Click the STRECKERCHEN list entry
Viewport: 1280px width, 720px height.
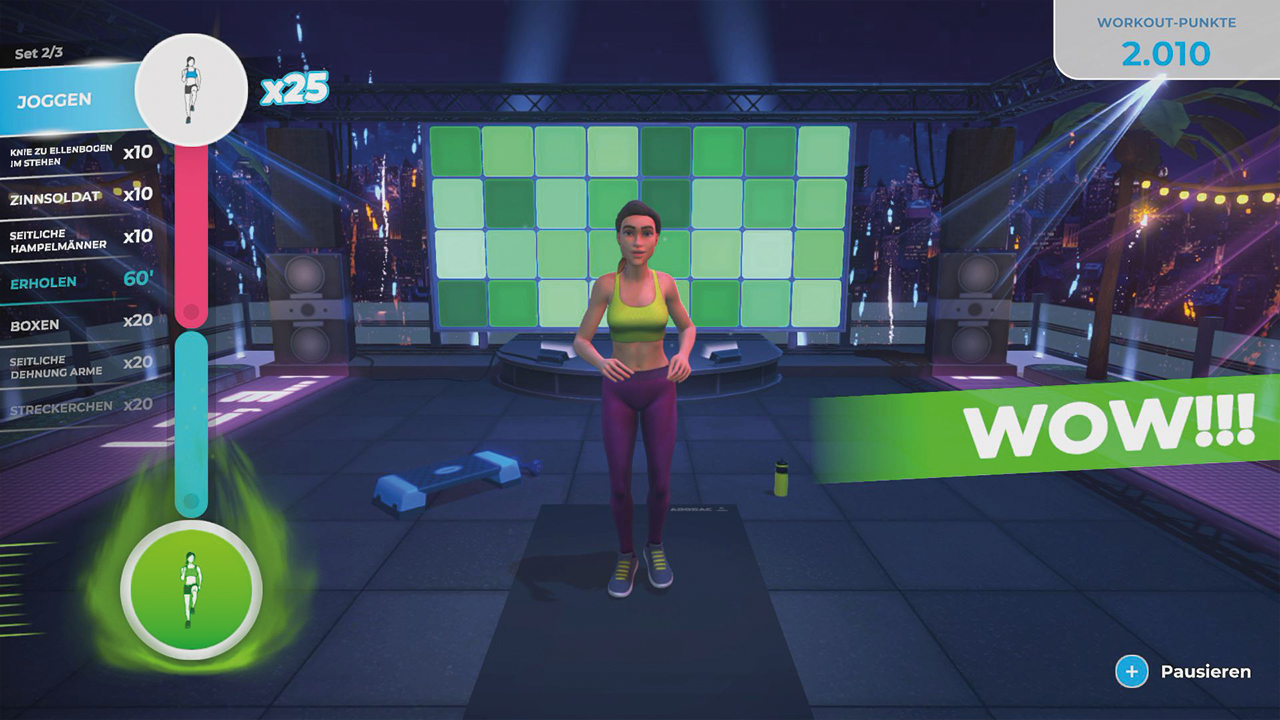[x=62, y=408]
